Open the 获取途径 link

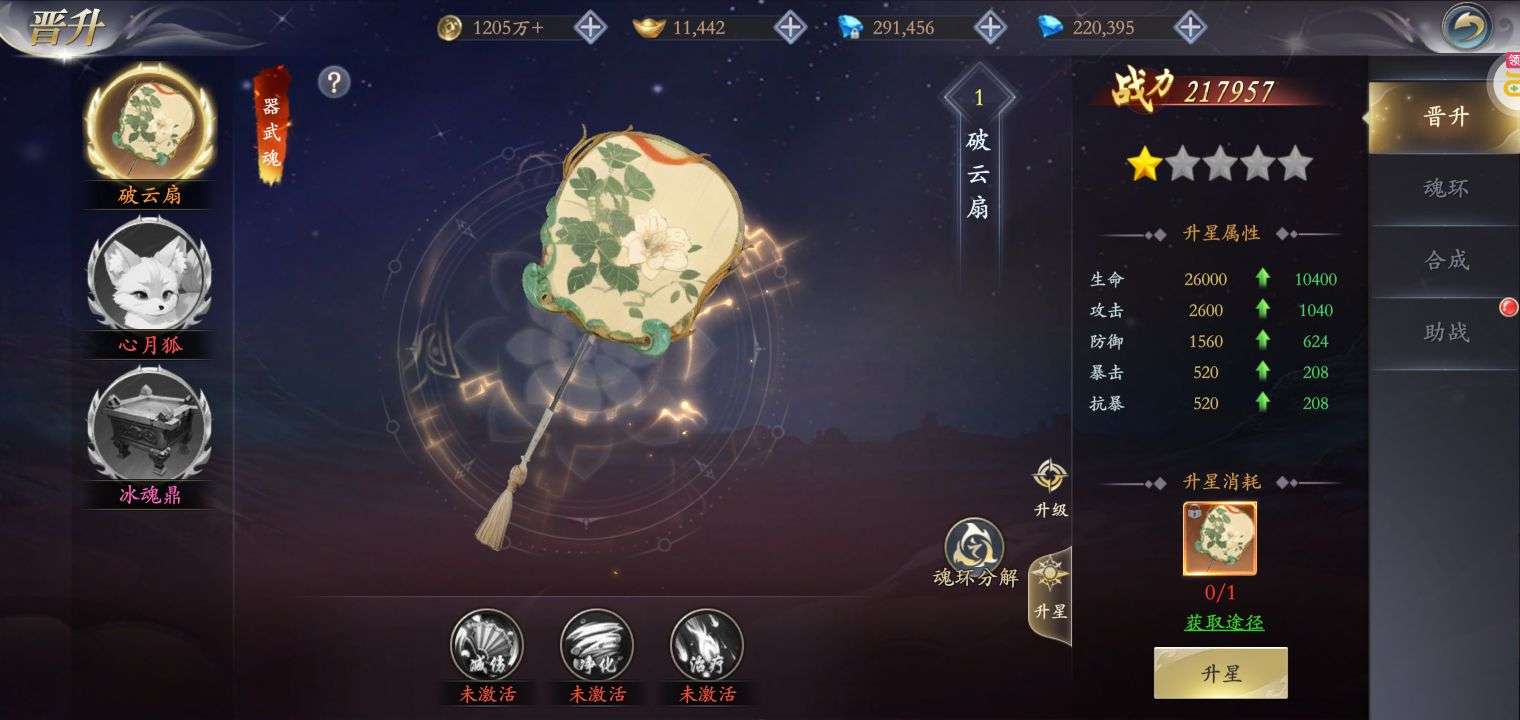tap(1224, 622)
